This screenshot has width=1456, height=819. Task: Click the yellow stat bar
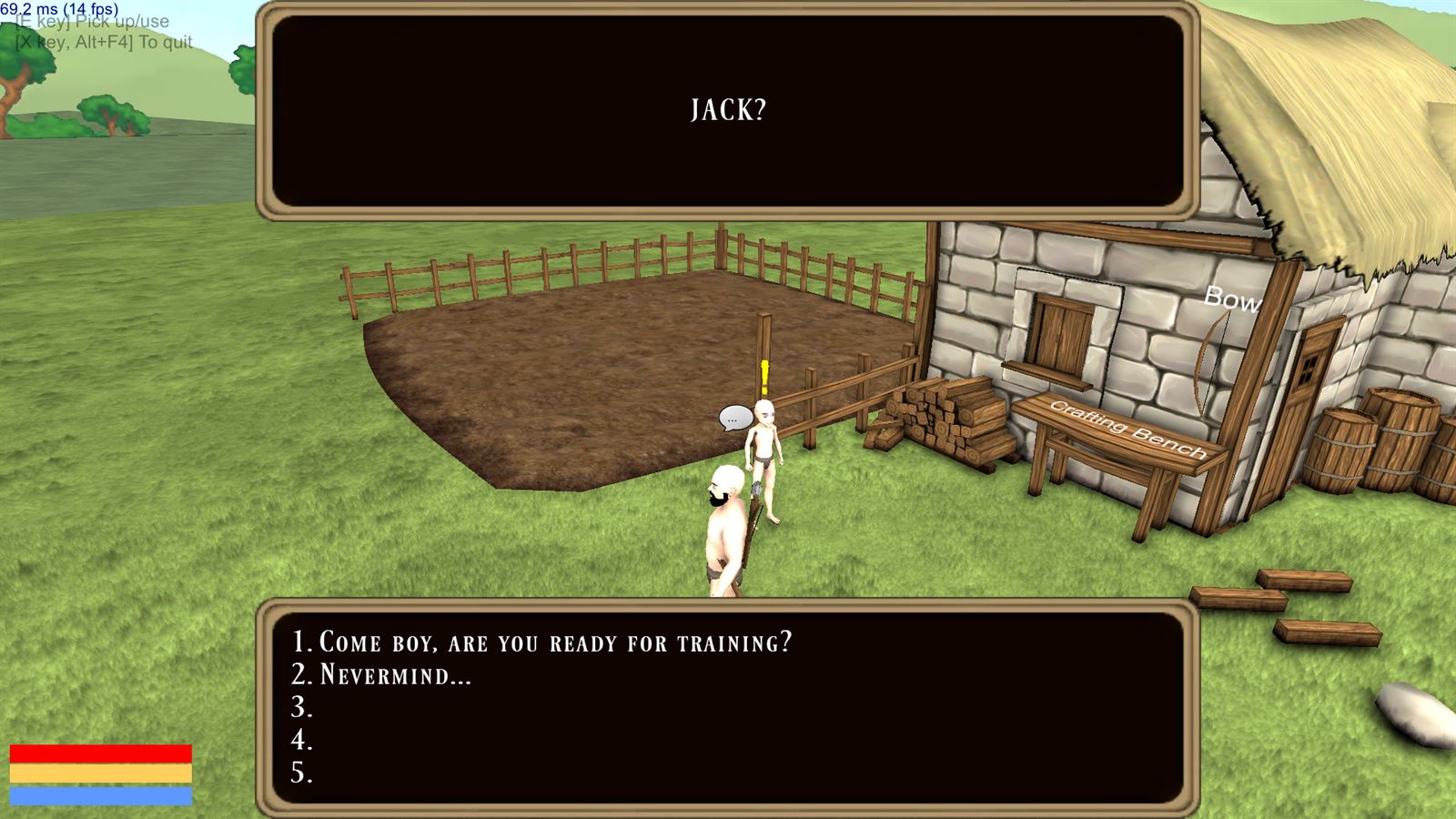[102, 773]
